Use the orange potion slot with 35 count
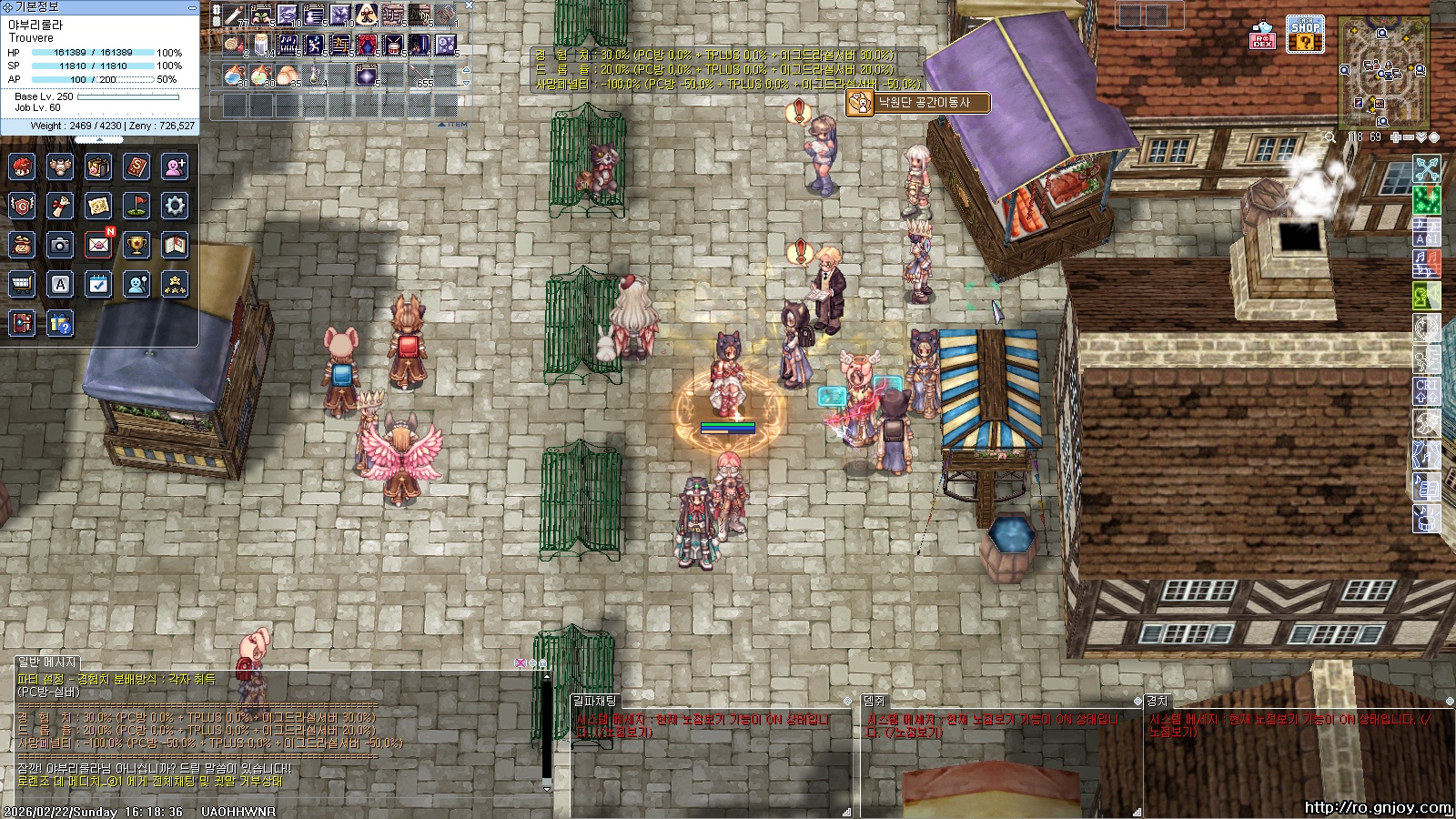 [288, 75]
